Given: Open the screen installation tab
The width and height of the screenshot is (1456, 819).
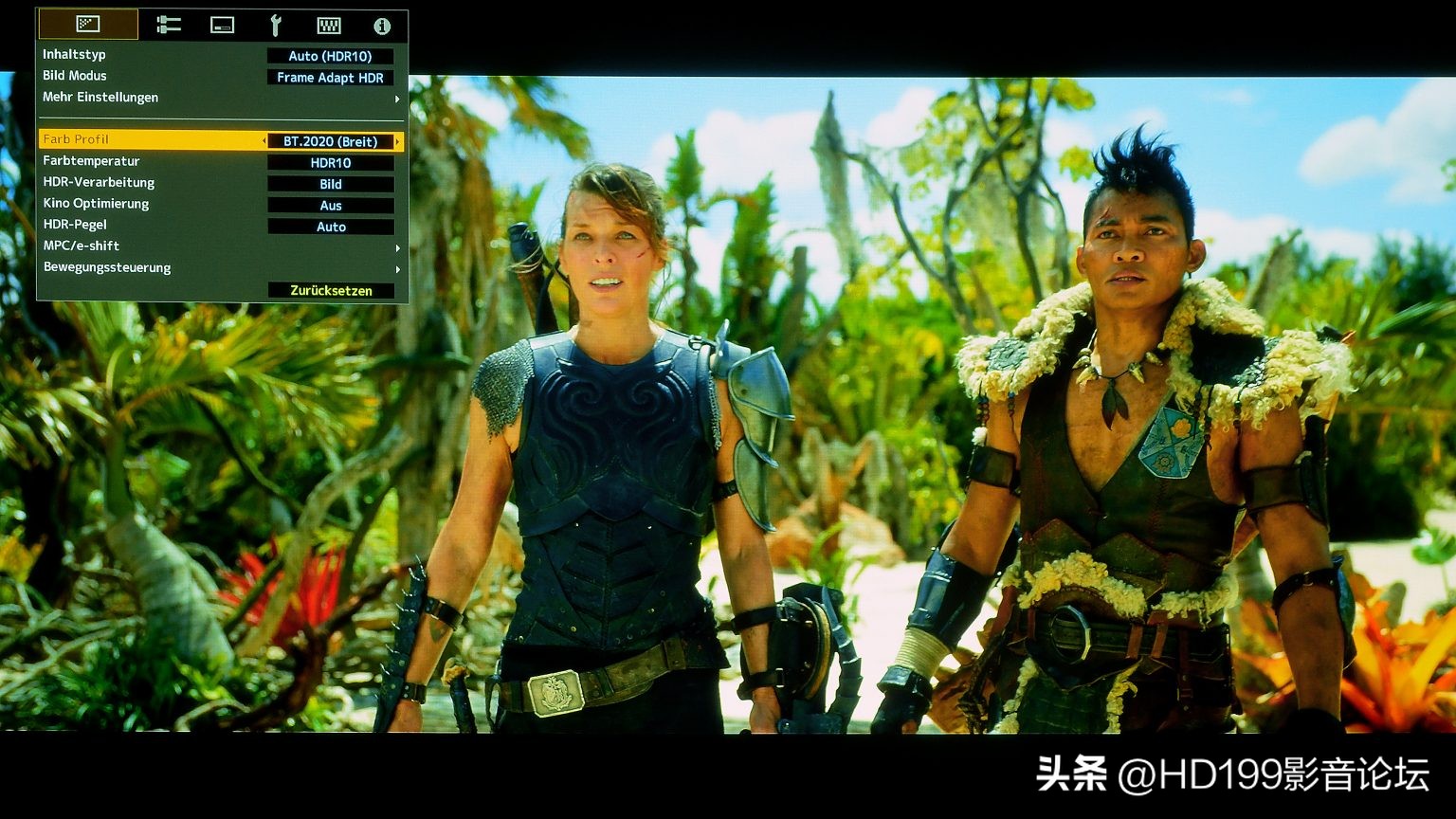Looking at the screenshot, I should [222, 26].
